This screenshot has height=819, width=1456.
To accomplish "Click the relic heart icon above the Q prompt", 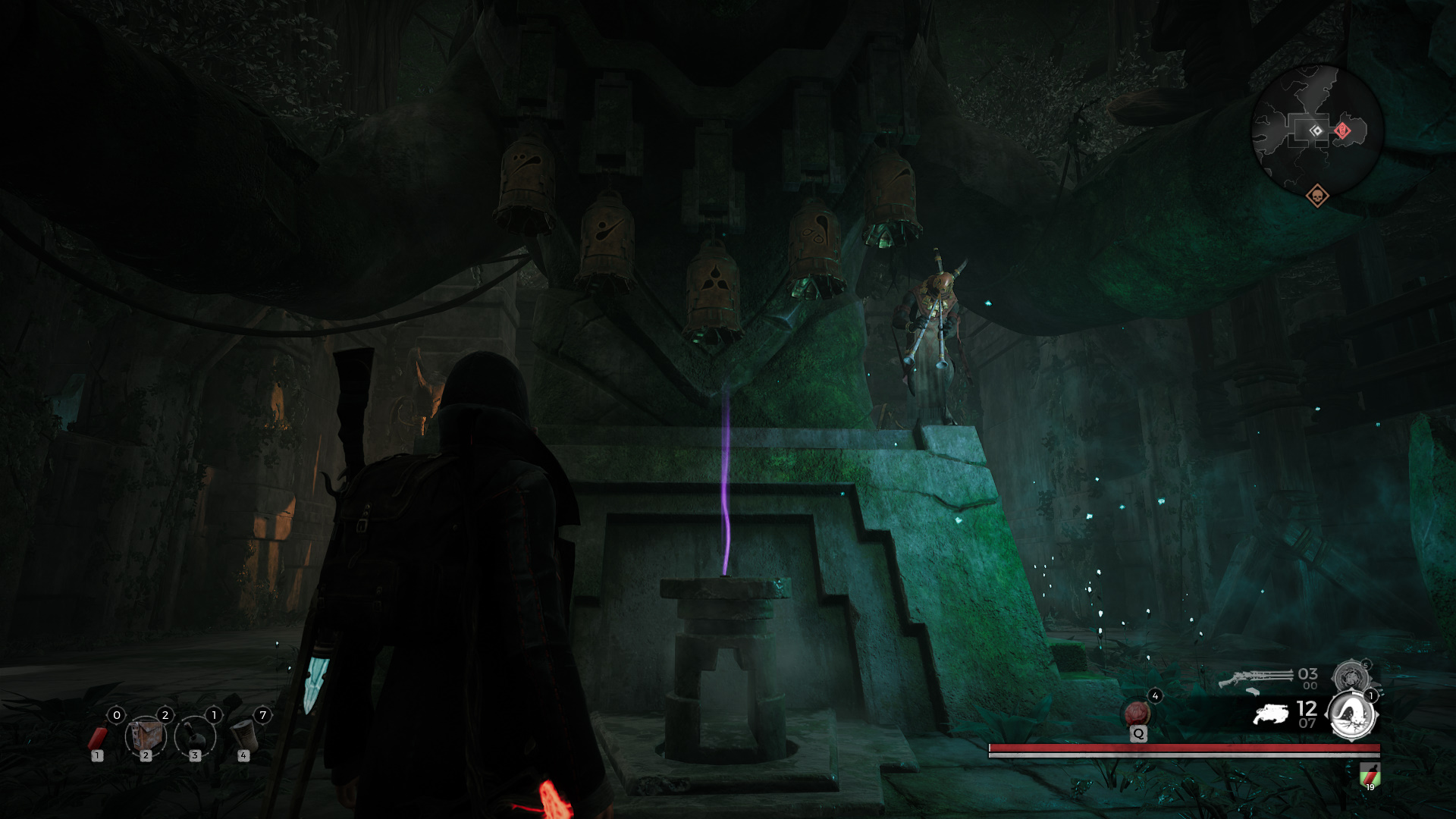I will 1136,713.
